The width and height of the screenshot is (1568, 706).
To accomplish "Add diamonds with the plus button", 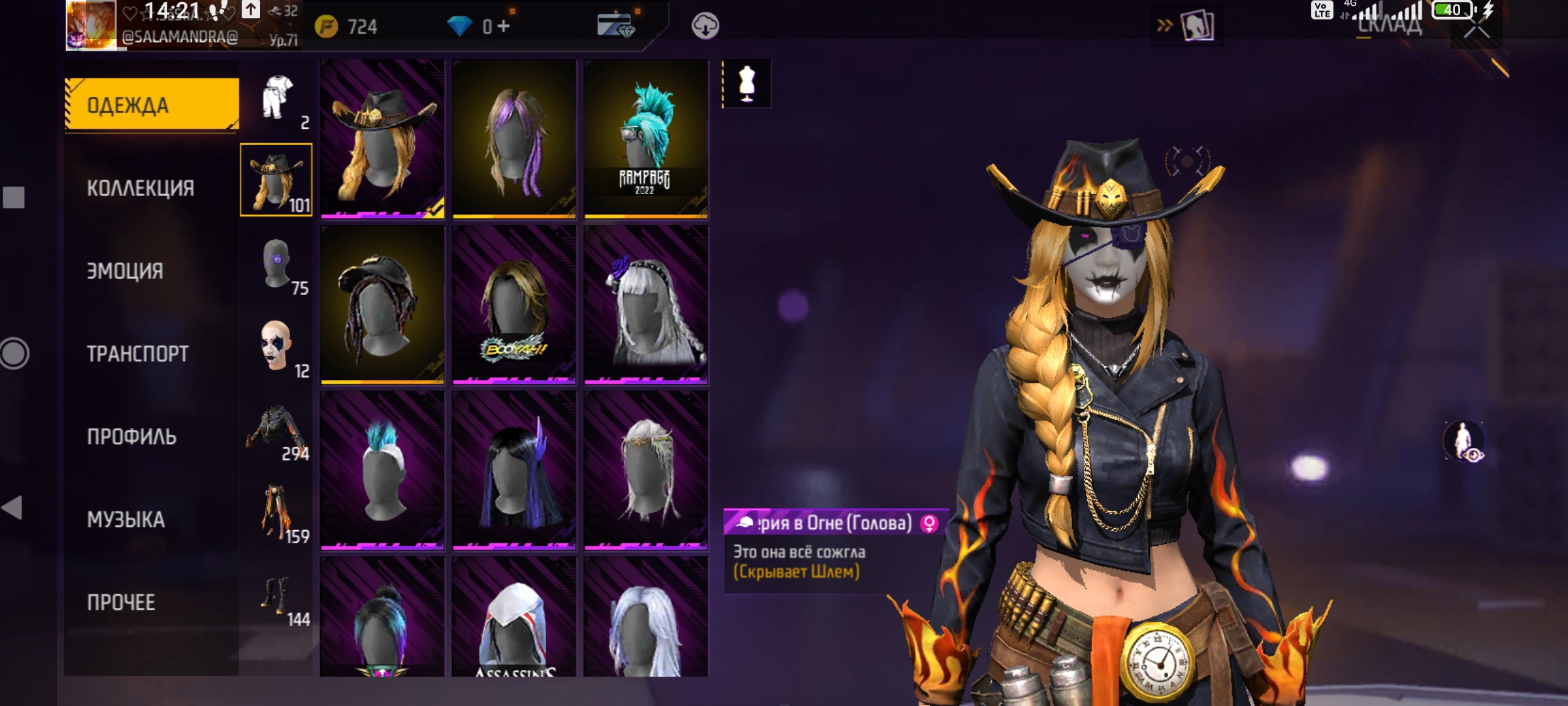I will coord(503,26).
